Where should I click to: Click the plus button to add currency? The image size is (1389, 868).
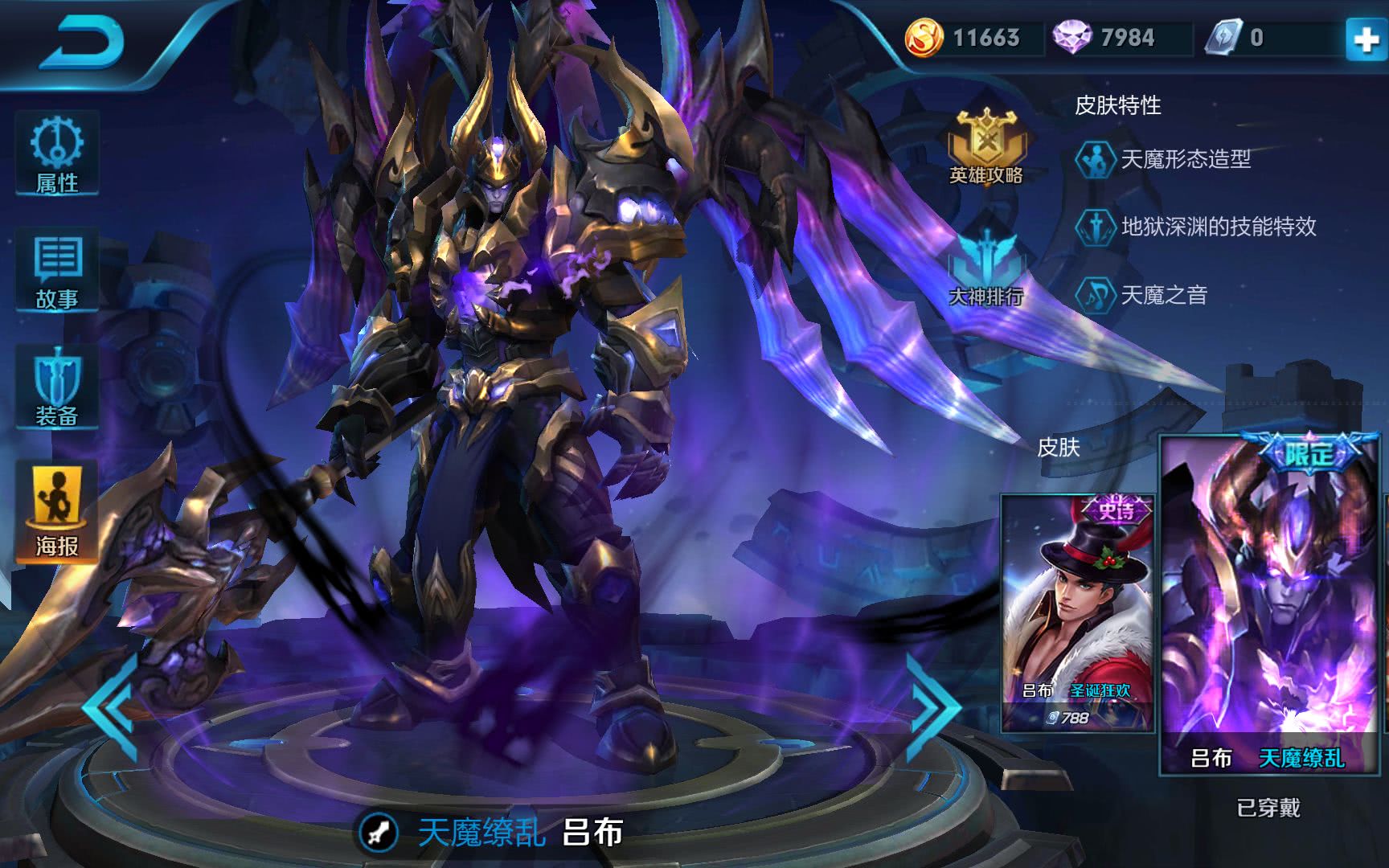tap(1366, 39)
